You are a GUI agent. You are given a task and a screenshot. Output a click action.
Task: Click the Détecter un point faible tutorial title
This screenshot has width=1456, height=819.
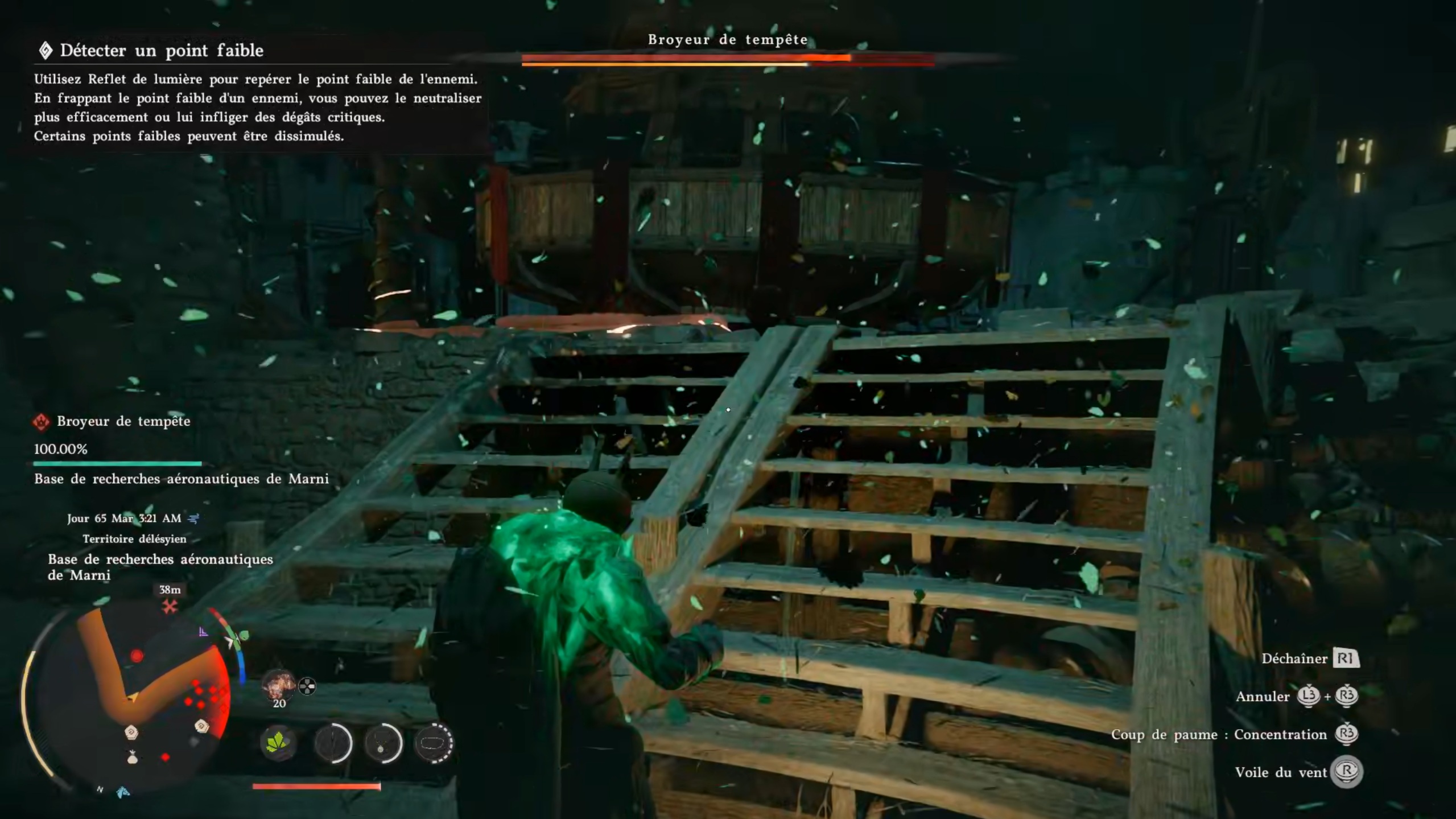[x=162, y=51]
